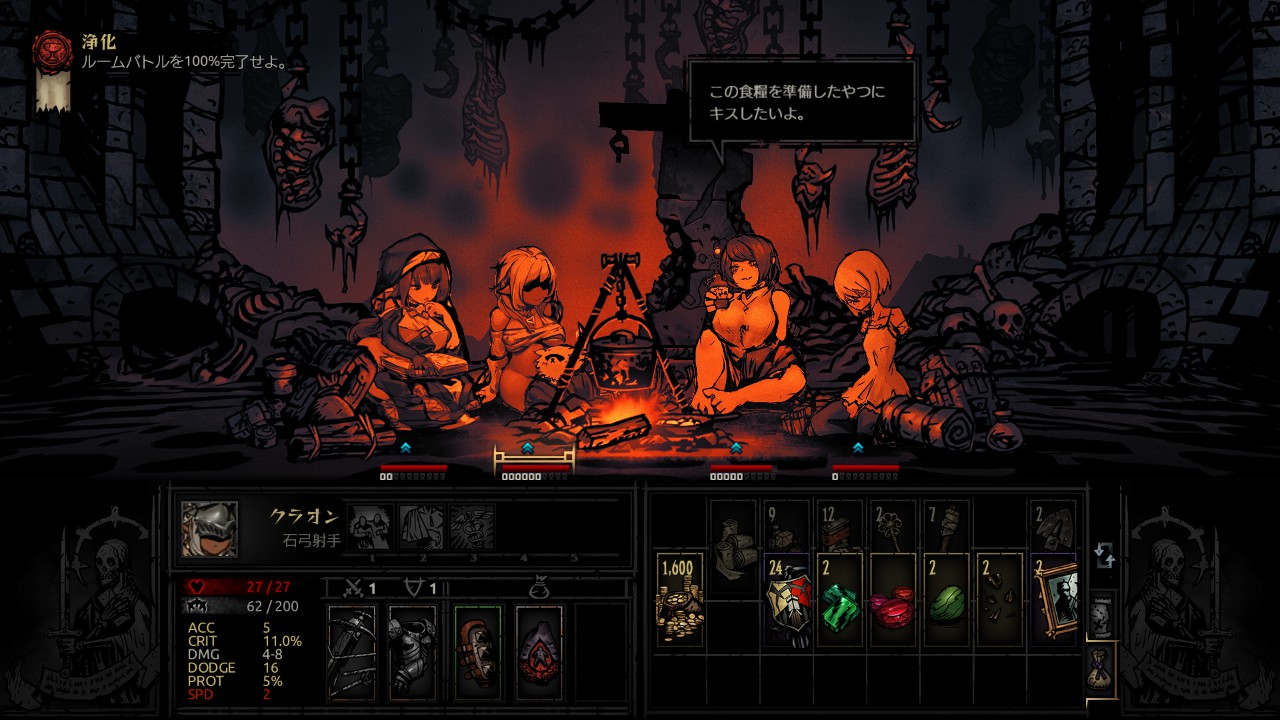Viewport: 1280px width, 720px height.
Task: Use the caduceus camping skill
Action: (x=471, y=526)
